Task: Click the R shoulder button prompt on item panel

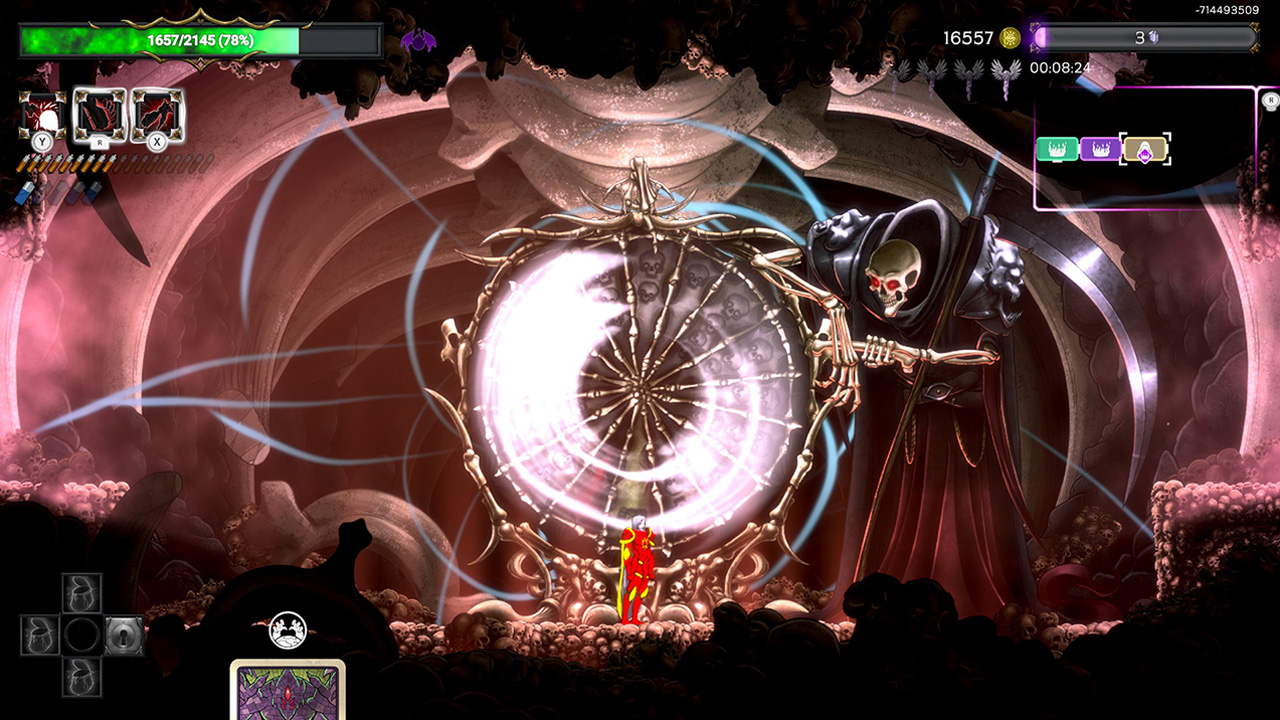Action: 1271,100
